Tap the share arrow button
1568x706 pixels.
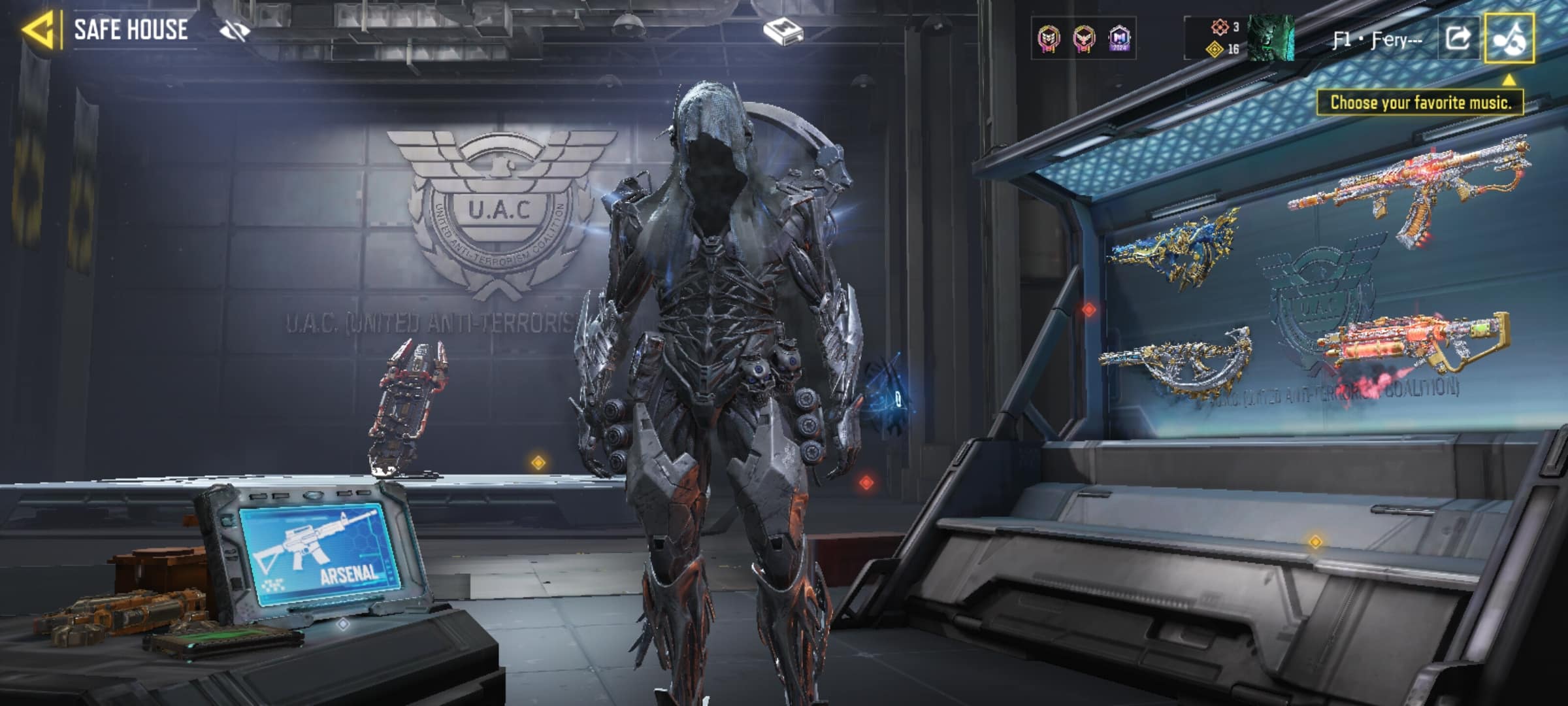[x=1458, y=39]
